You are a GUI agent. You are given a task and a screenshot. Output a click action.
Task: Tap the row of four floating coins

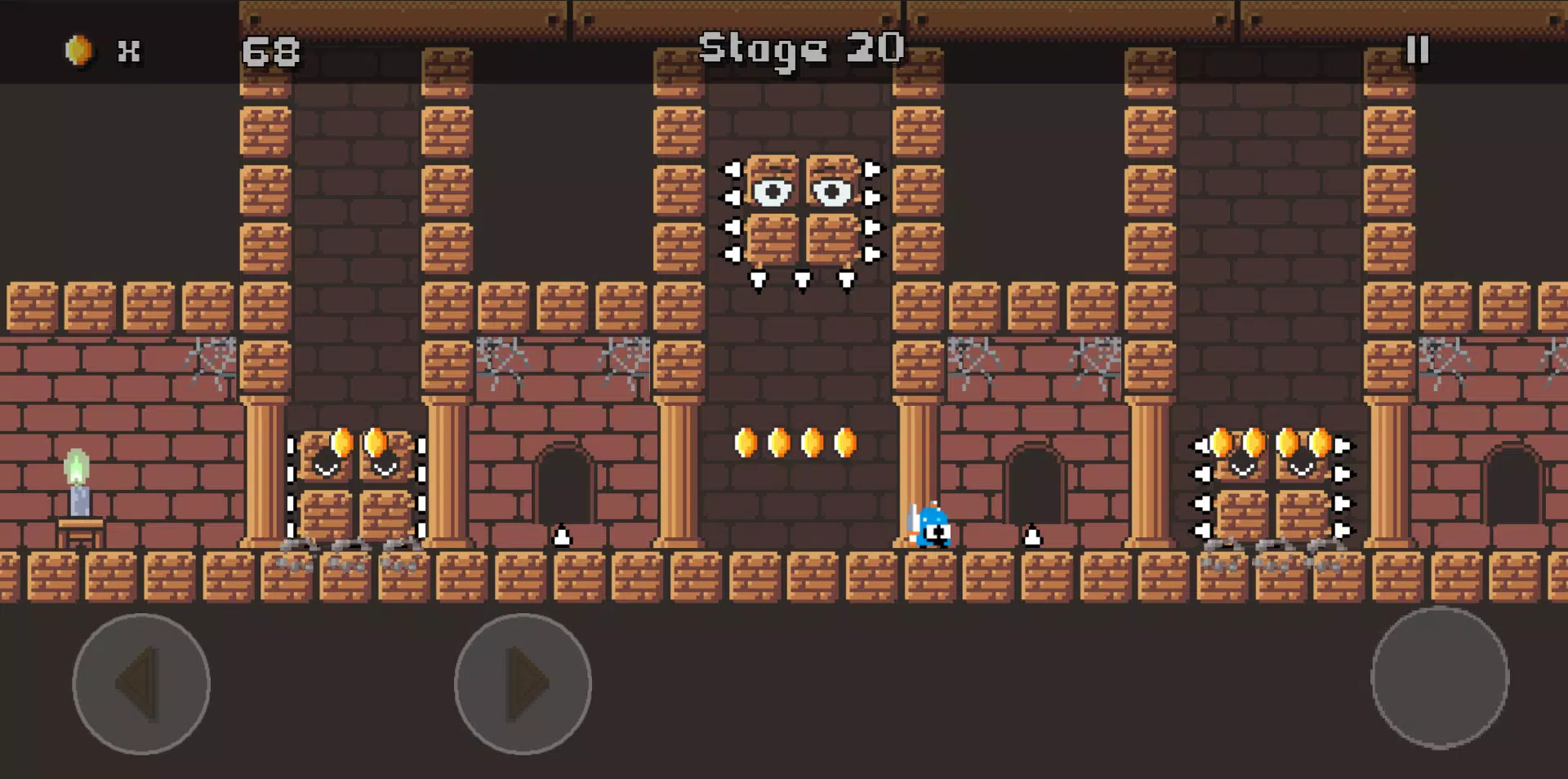796,442
